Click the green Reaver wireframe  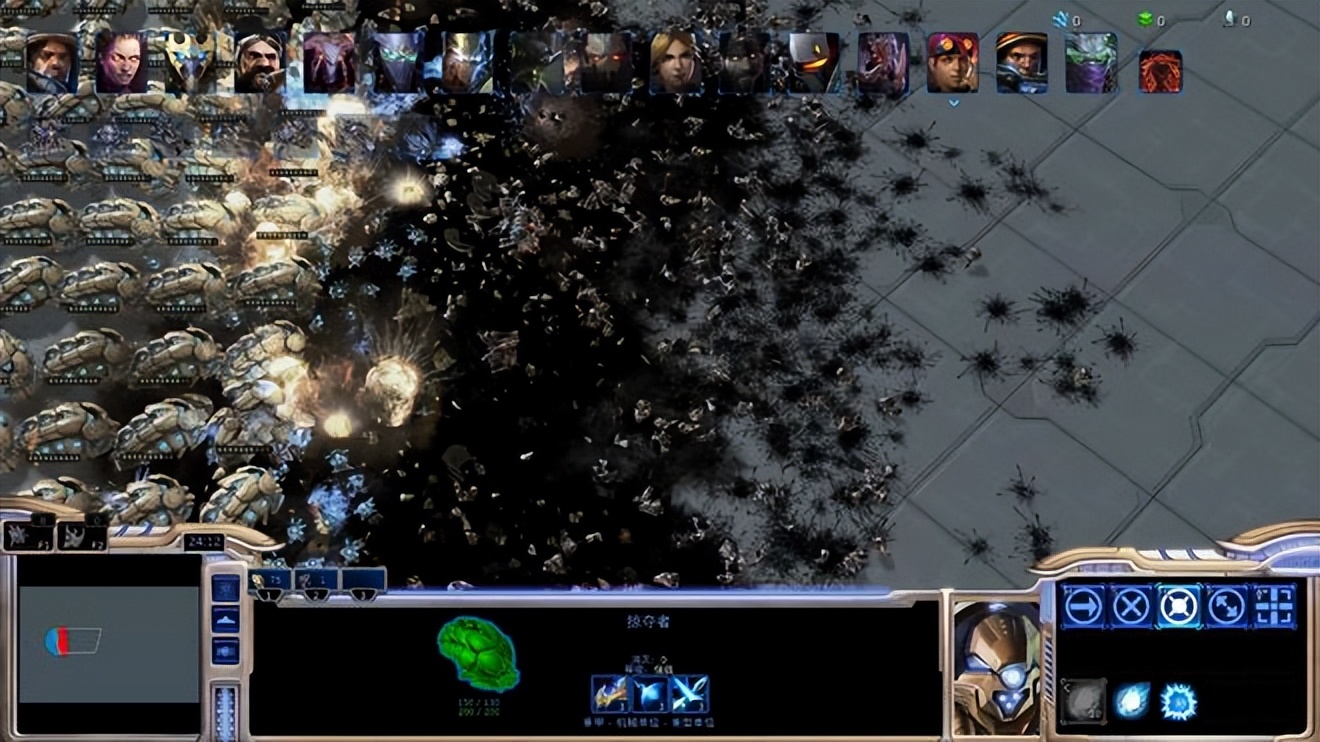tap(478, 653)
